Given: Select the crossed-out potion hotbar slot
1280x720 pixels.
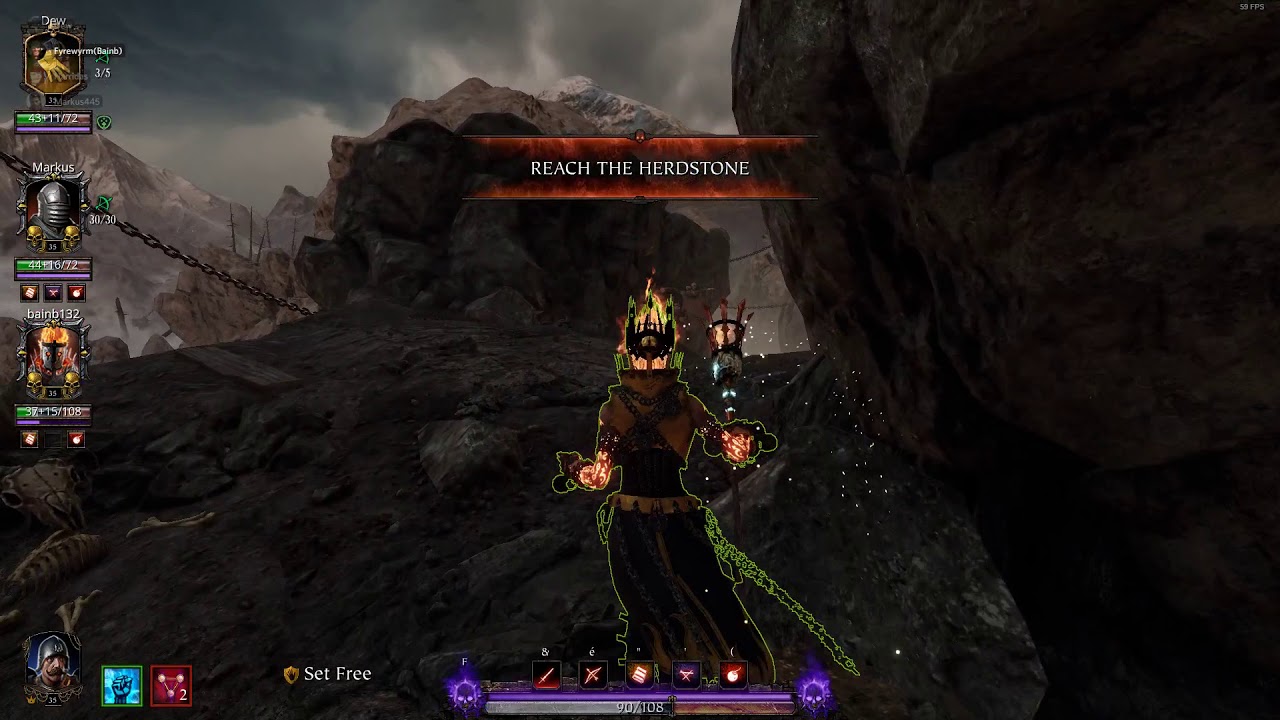Looking at the screenshot, I should click(x=687, y=675).
